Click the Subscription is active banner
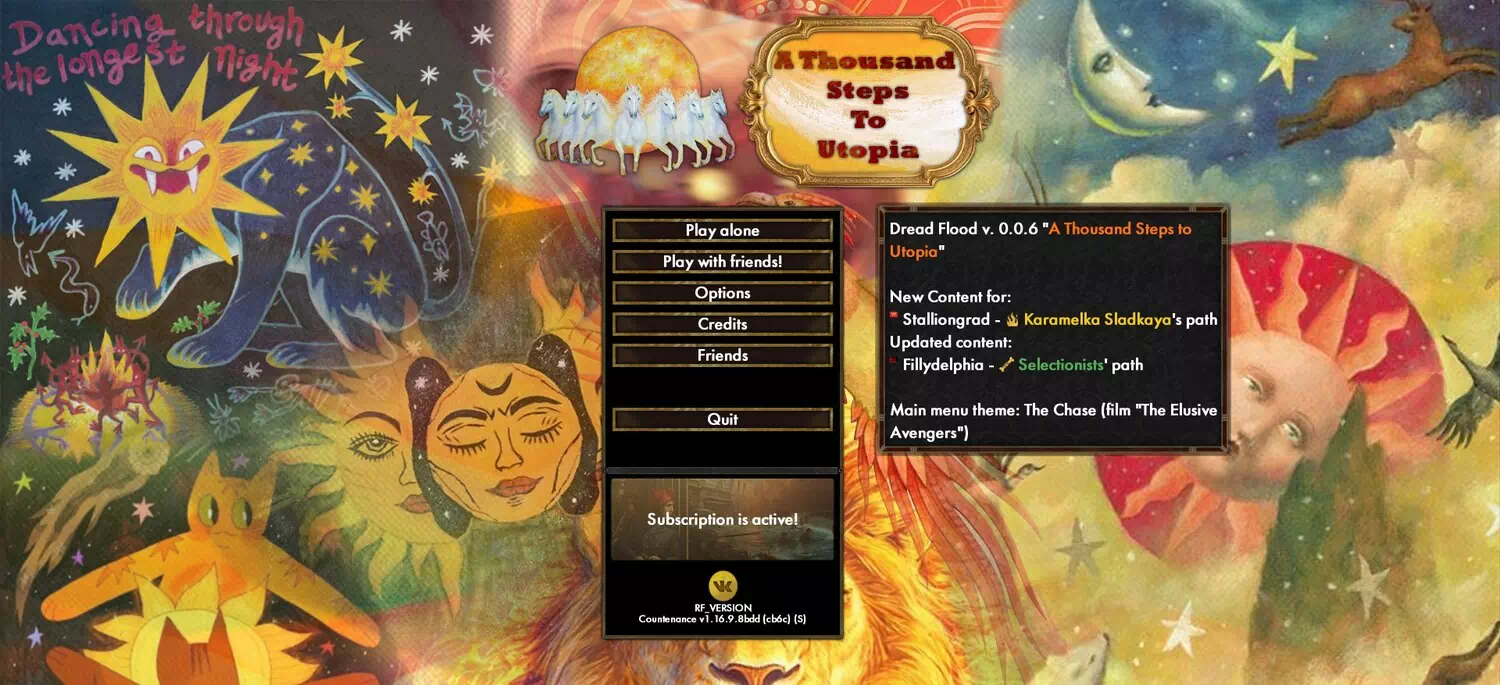The image size is (1500, 685). click(x=722, y=519)
